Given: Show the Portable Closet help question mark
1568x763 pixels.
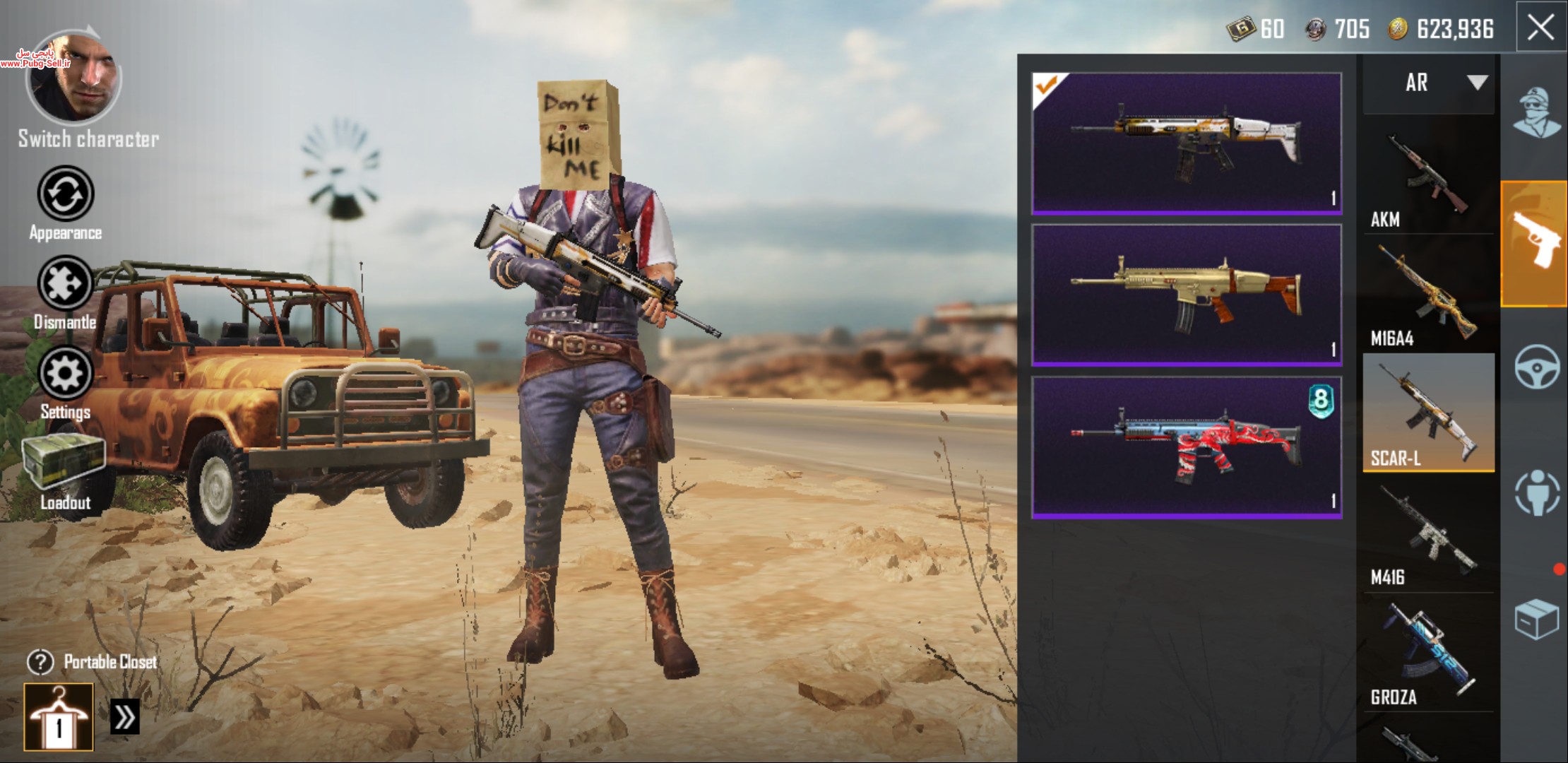Looking at the screenshot, I should click(x=40, y=662).
